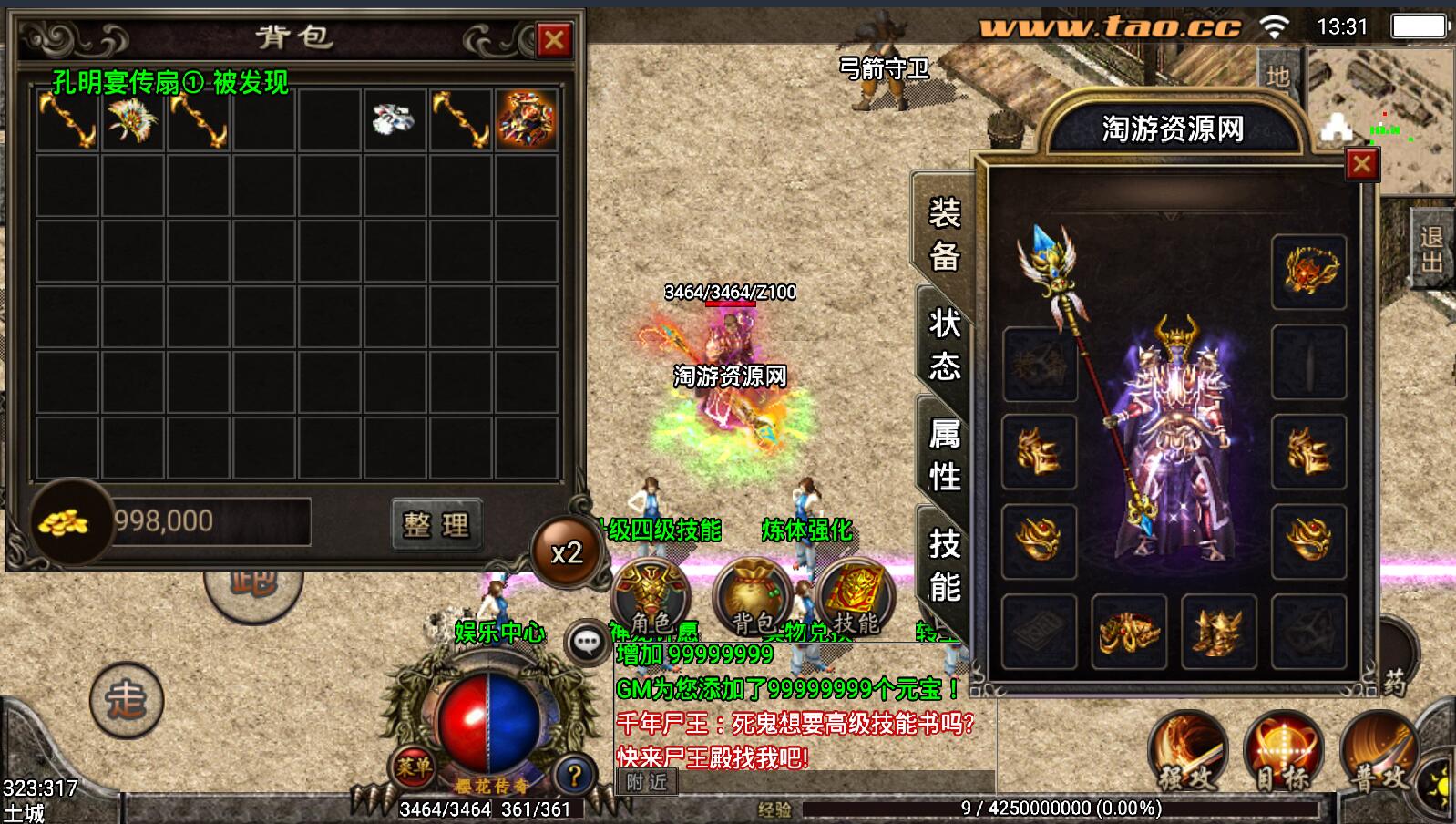Switch to the 状态 status tab

944,345
